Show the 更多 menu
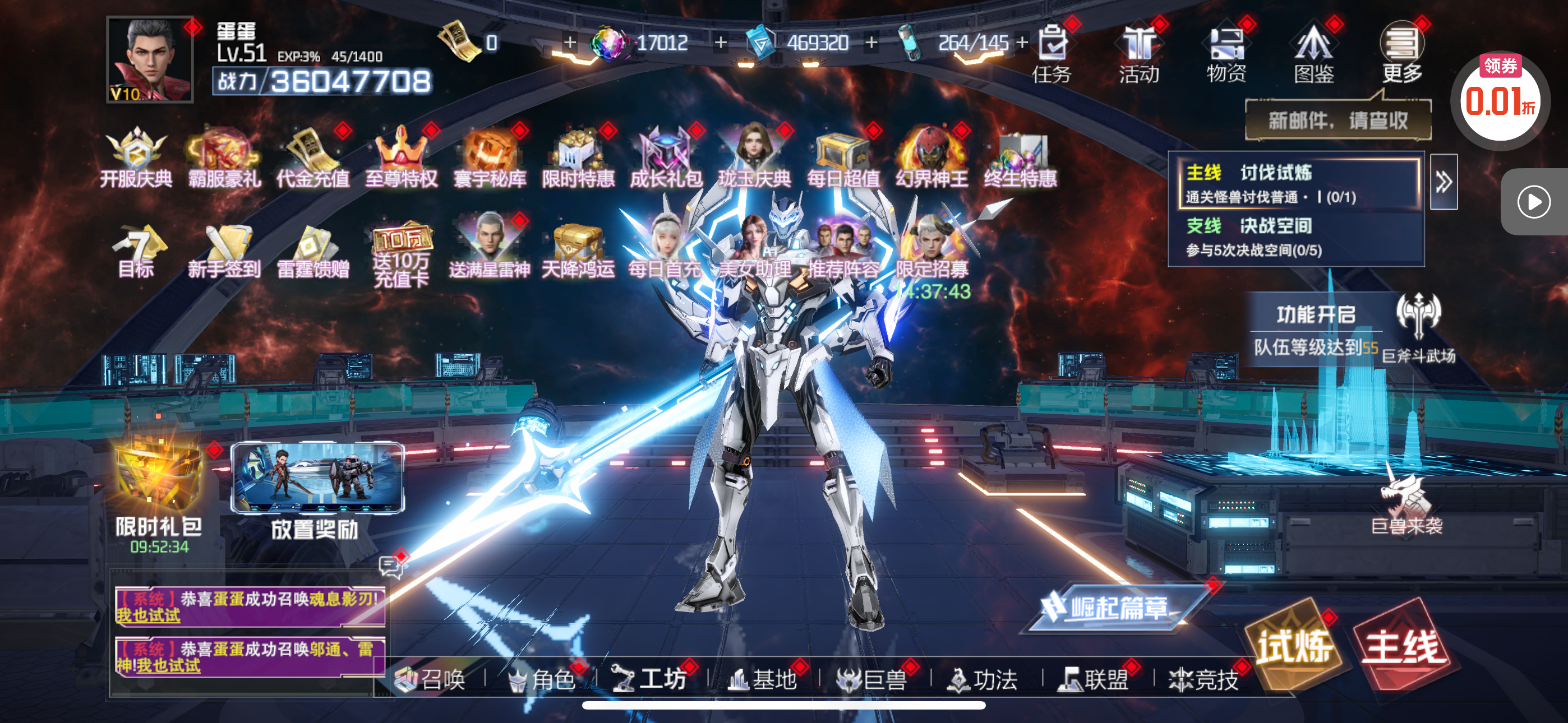1568x723 pixels. pyautogui.click(x=1403, y=54)
